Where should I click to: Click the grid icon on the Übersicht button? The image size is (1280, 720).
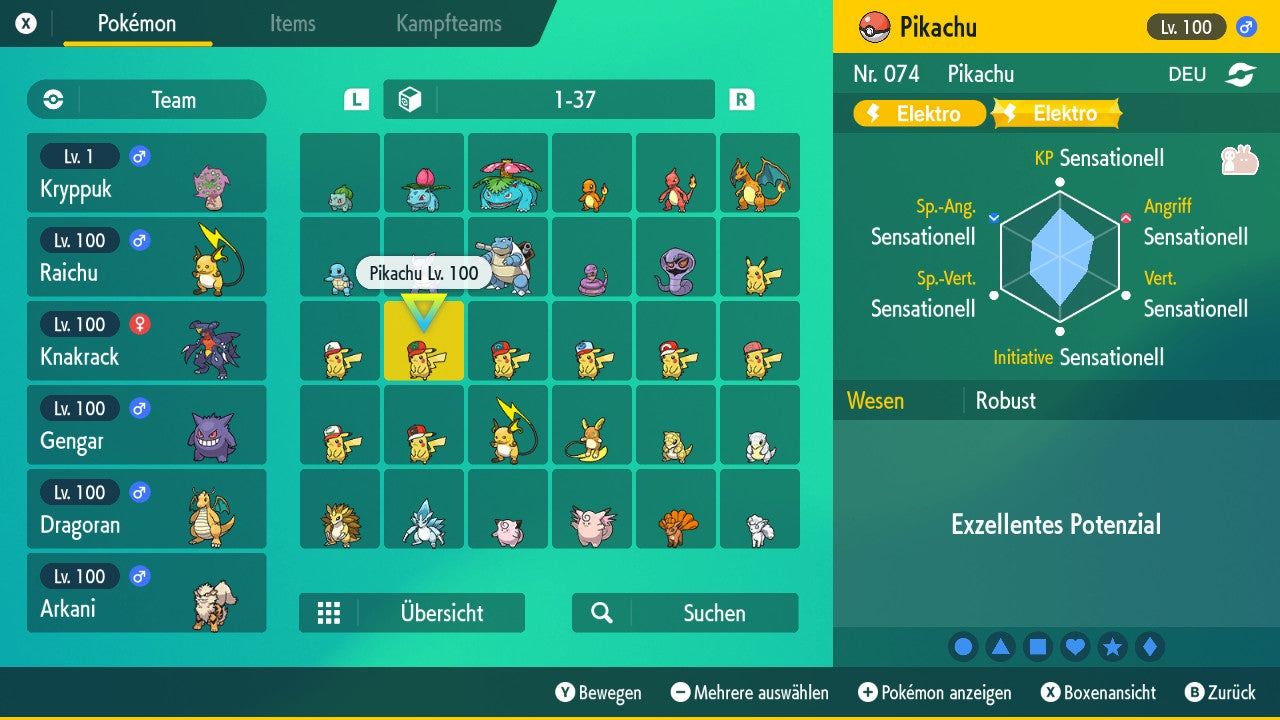329,613
